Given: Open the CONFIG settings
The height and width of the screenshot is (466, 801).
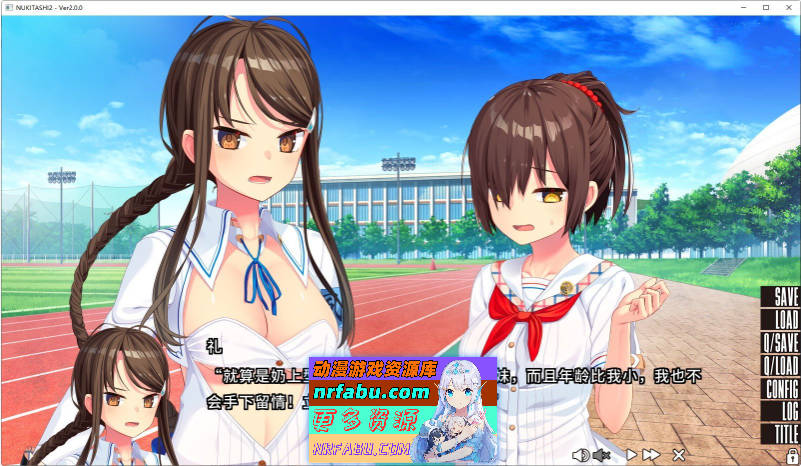Looking at the screenshot, I should [x=781, y=389].
